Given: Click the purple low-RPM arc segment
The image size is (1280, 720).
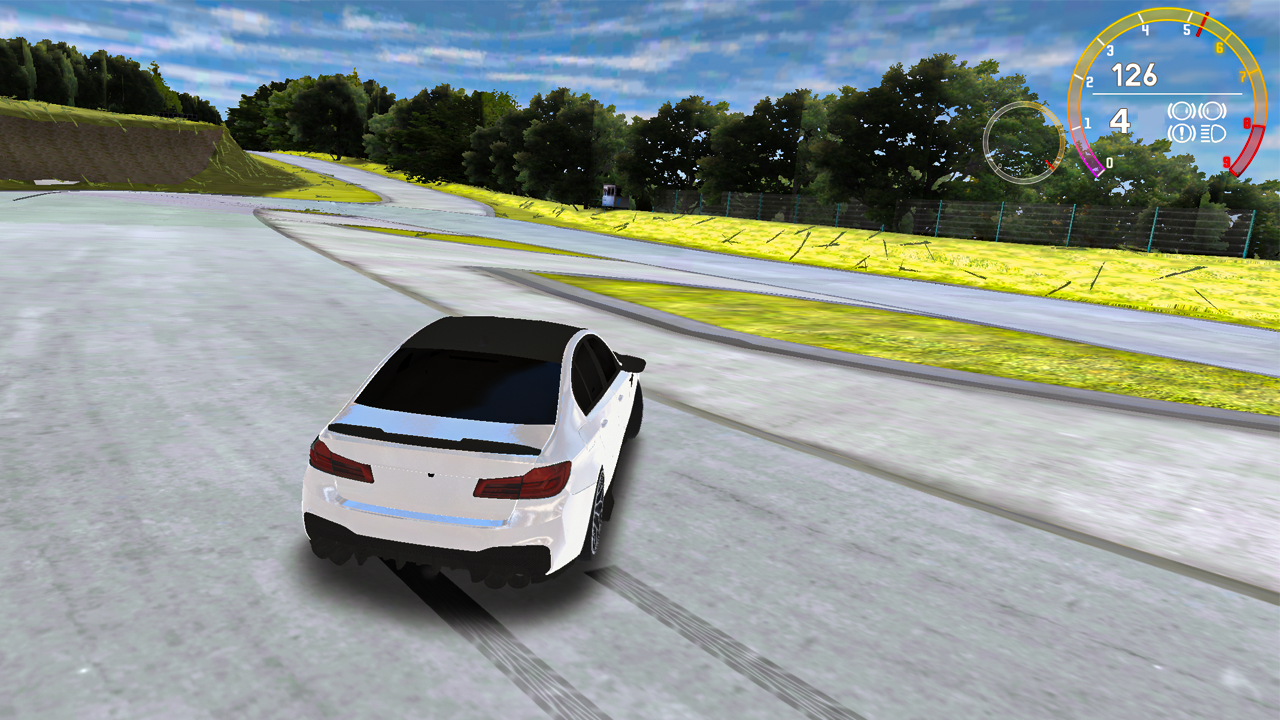Looking at the screenshot, I should [x=1094, y=168].
